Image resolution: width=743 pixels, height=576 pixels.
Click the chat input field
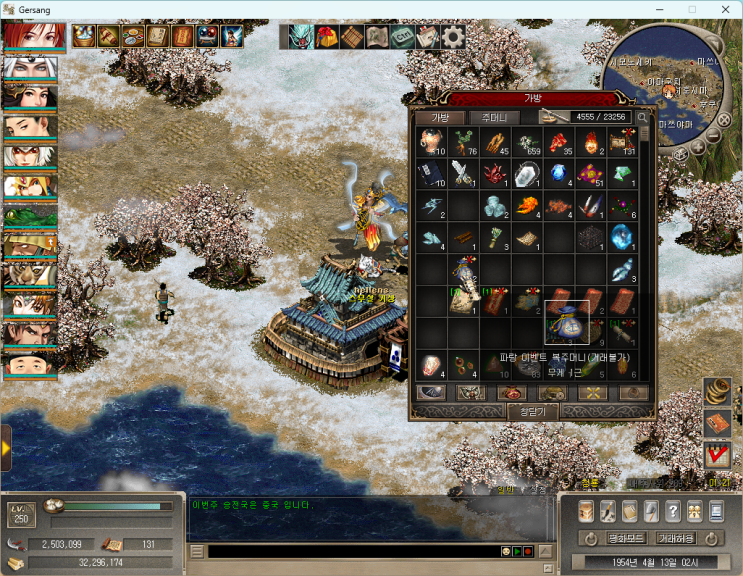pyautogui.click(x=350, y=551)
